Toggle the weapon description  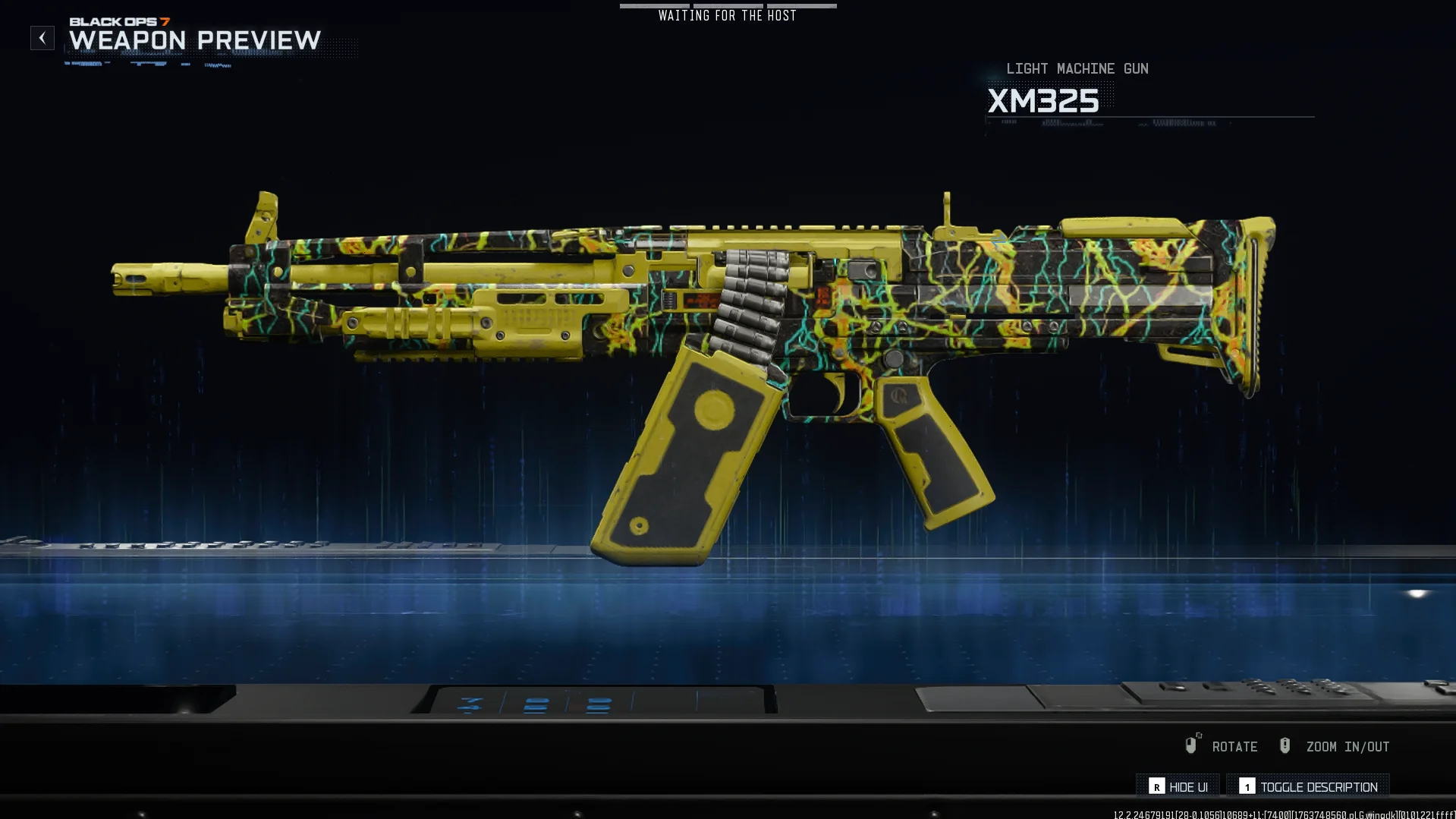tap(1308, 786)
